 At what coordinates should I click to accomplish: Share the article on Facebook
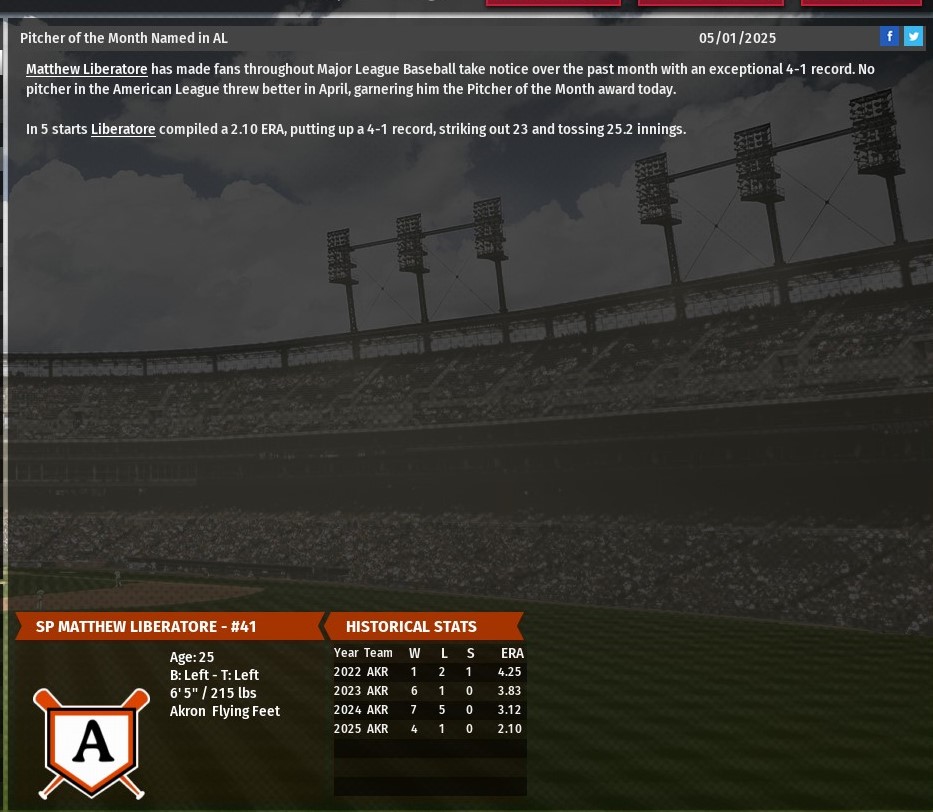tap(889, 37)
